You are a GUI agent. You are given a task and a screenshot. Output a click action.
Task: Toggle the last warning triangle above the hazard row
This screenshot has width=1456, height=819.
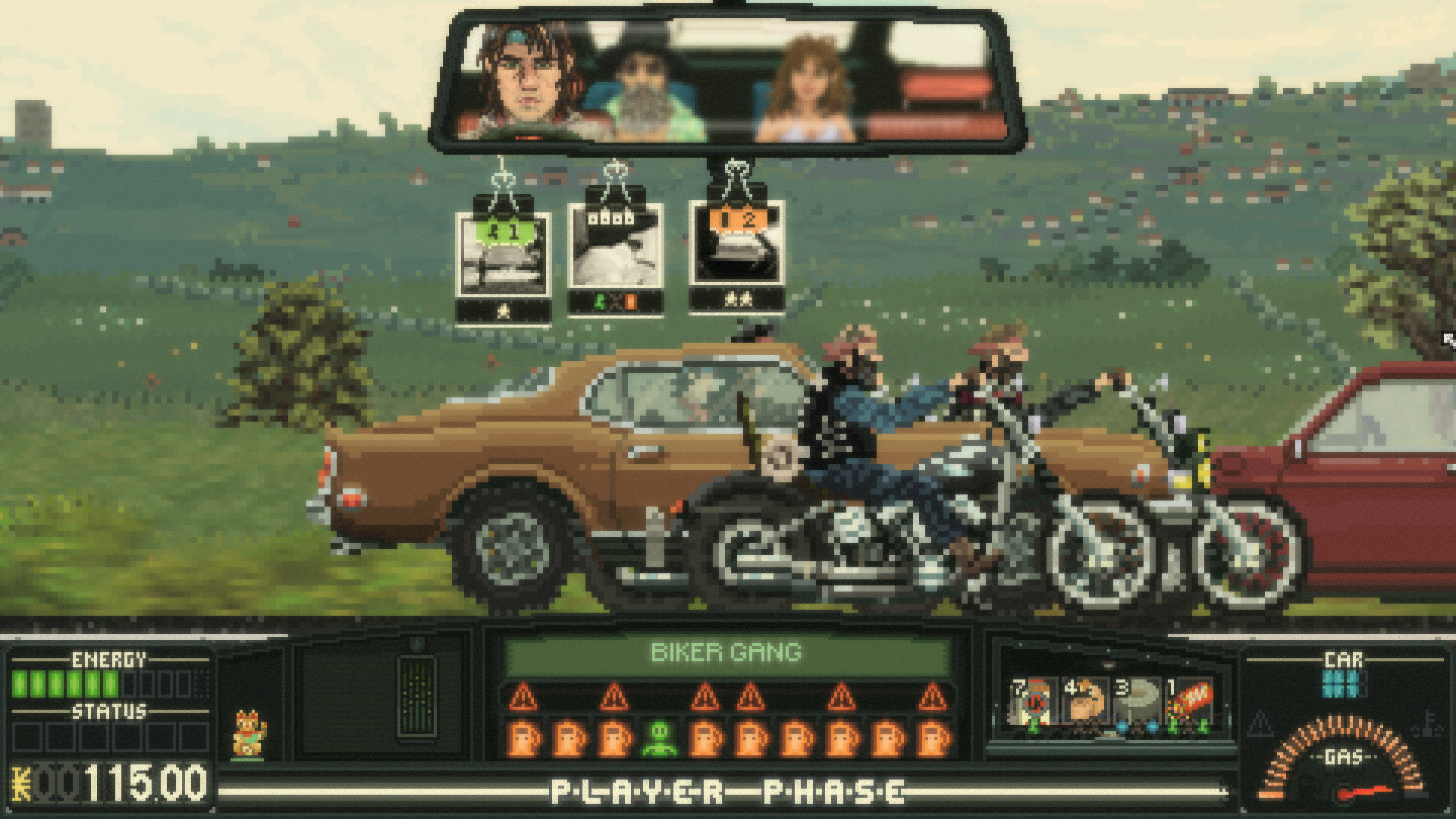coord(932,692)
